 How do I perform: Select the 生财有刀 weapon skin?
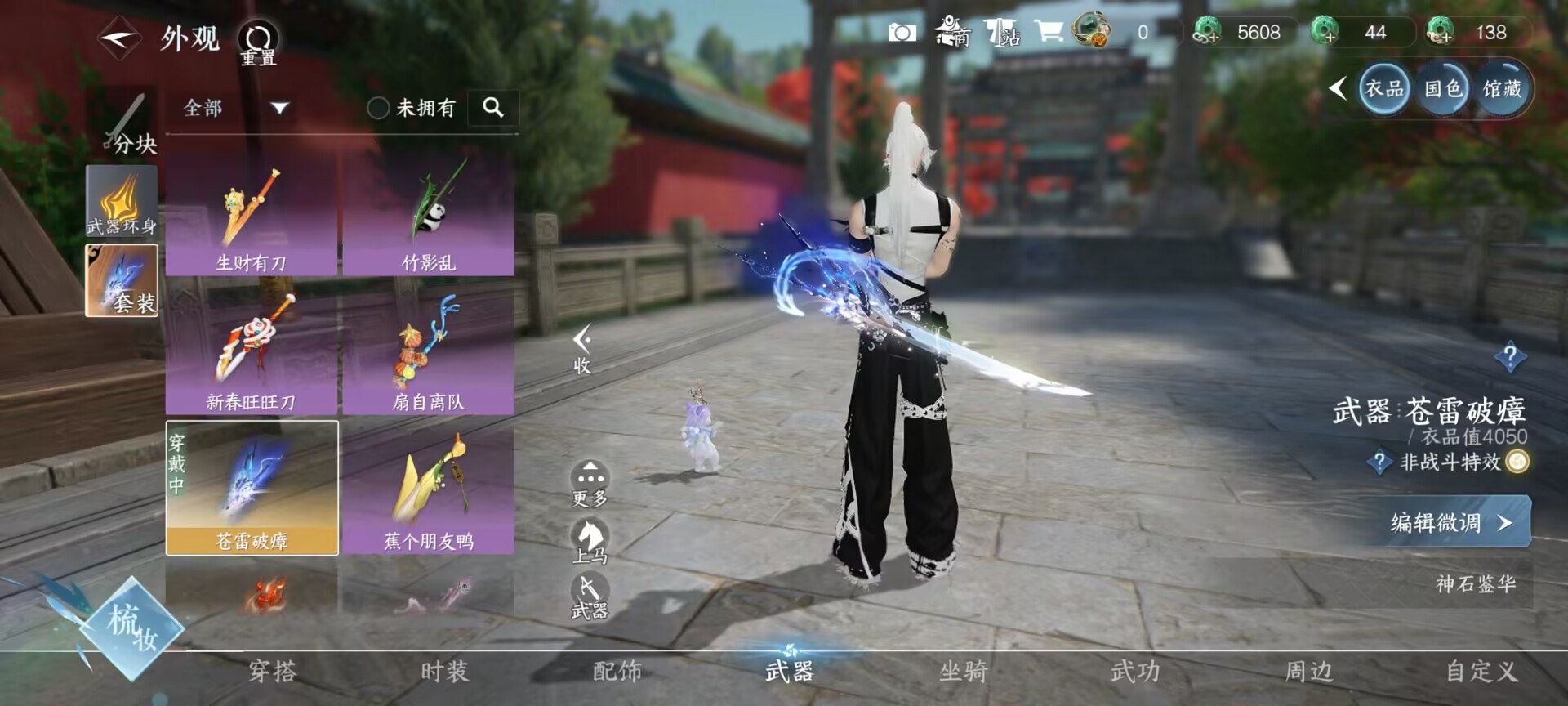pos(252,216)
